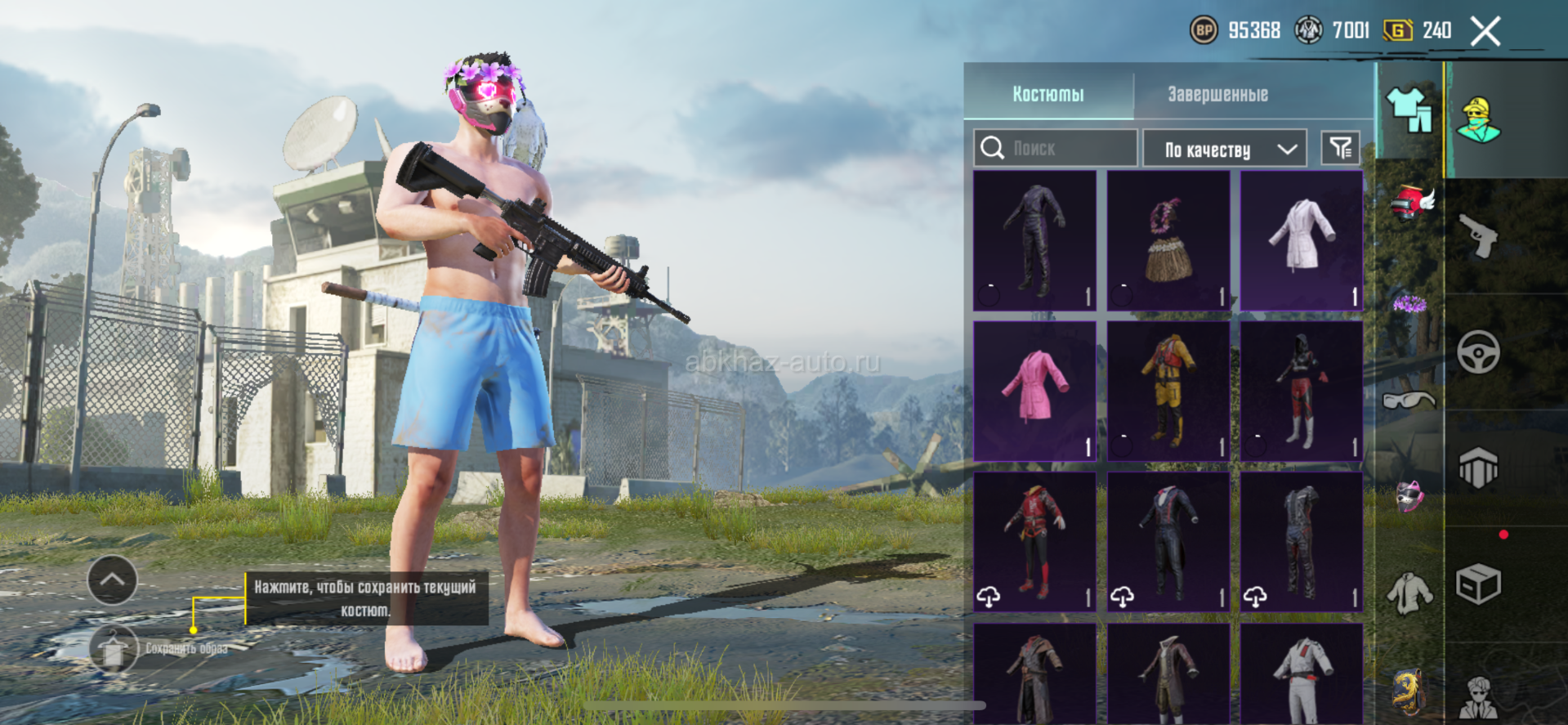Expand the round up-arrow button
The height and width of the screenshot is (725, 1568).
112,580
